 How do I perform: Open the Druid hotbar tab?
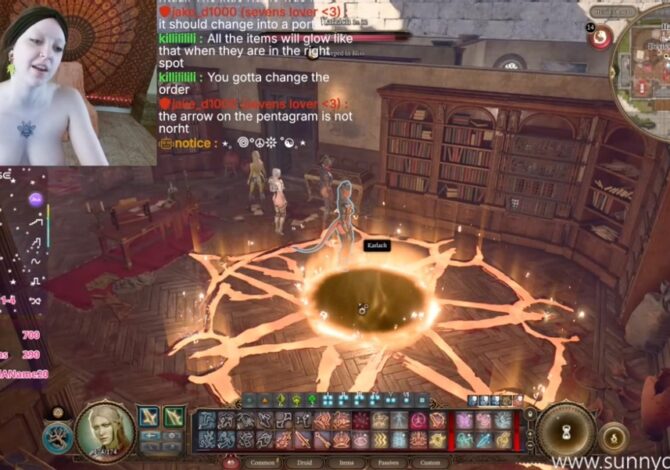tap(307, 463)
